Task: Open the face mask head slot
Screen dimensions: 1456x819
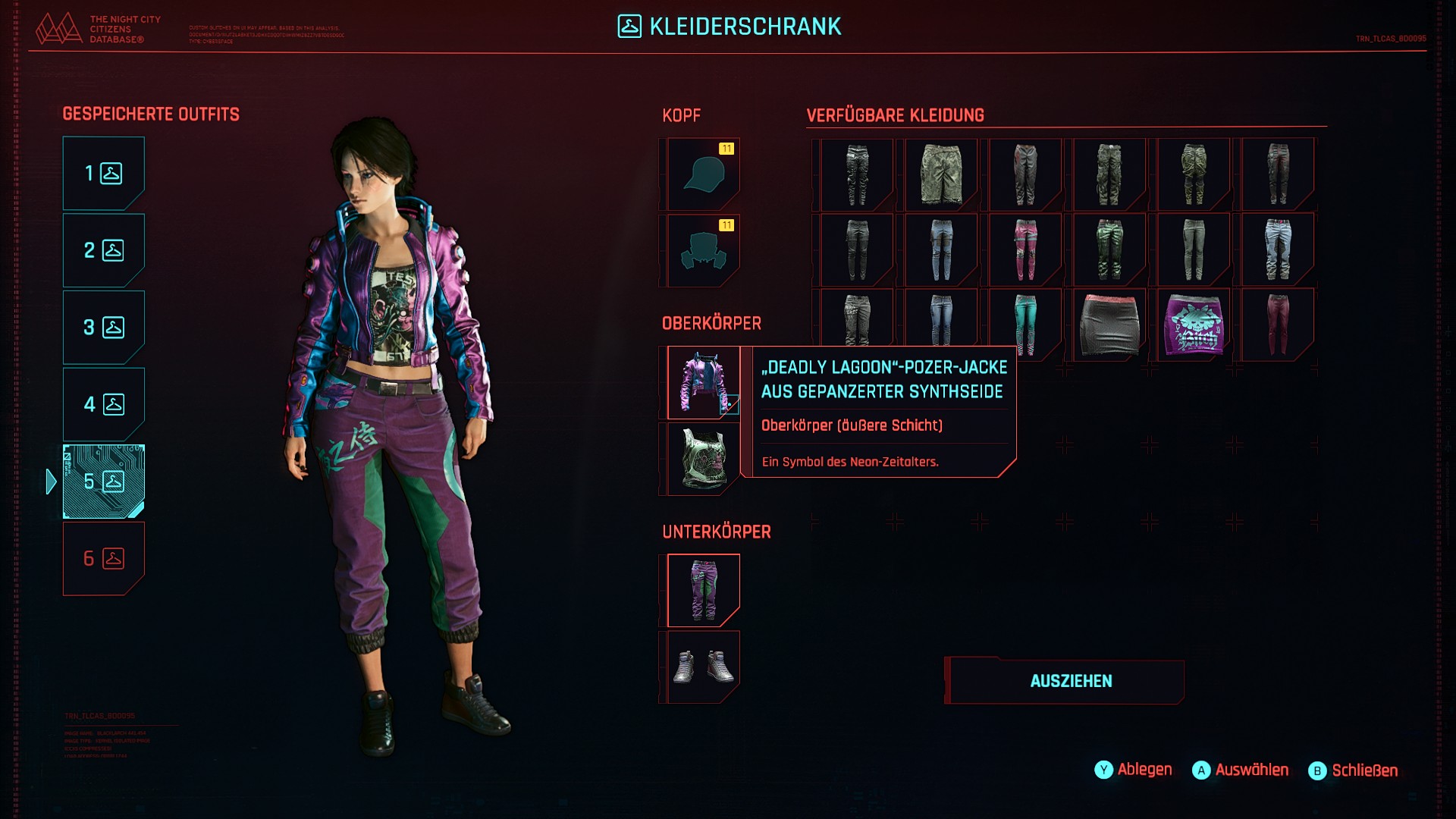Action: 703,251
